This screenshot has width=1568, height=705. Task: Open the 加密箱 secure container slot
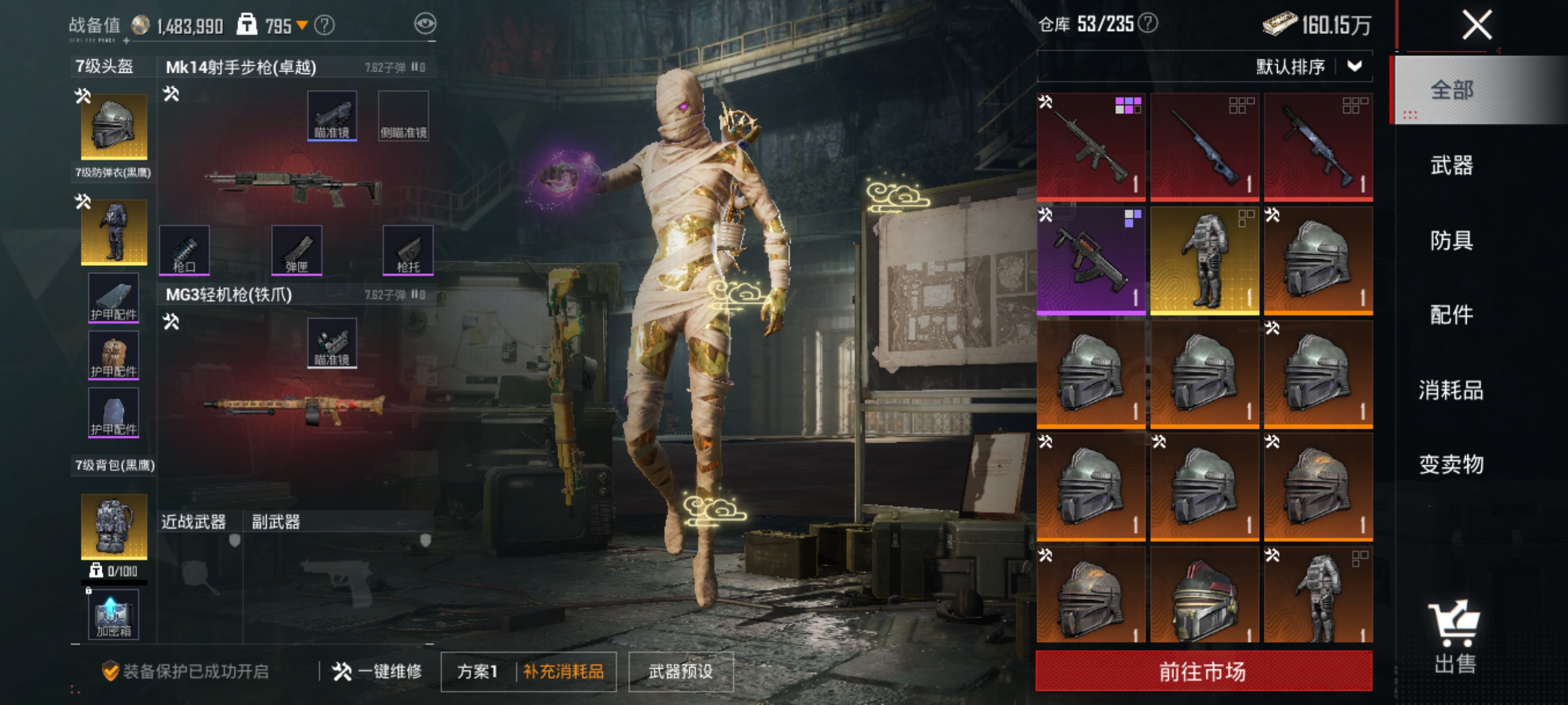pos(113,616)
